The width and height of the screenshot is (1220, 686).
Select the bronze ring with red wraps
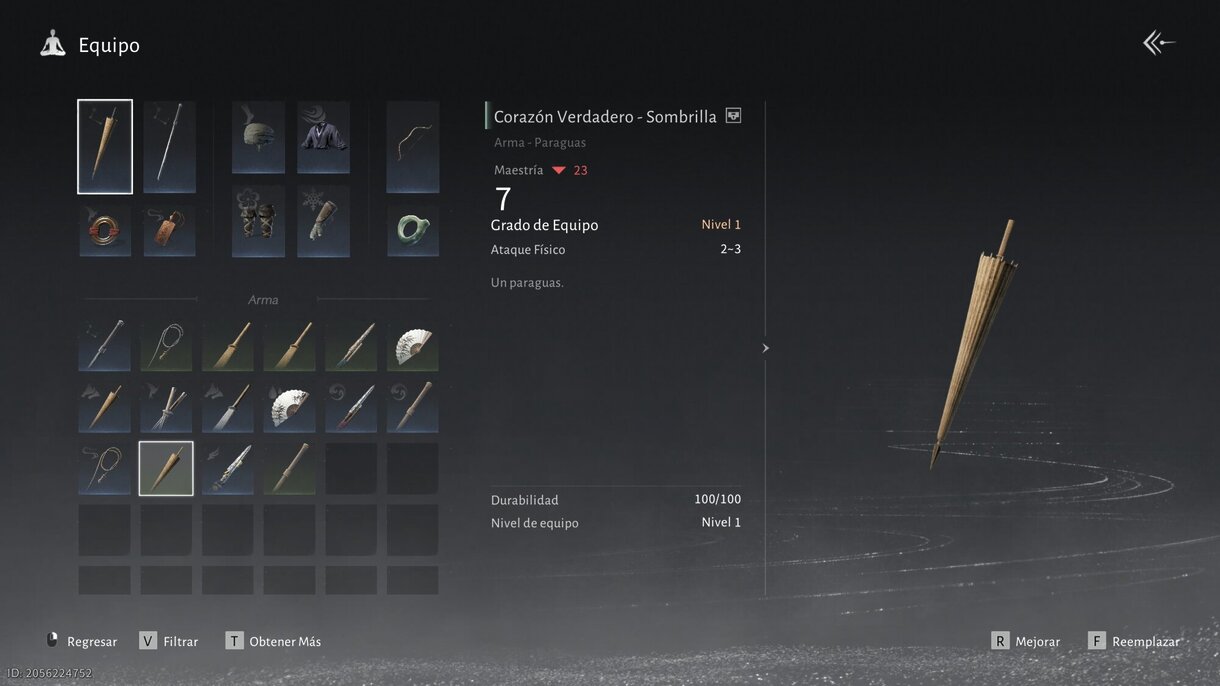click(x=105, y=230)
